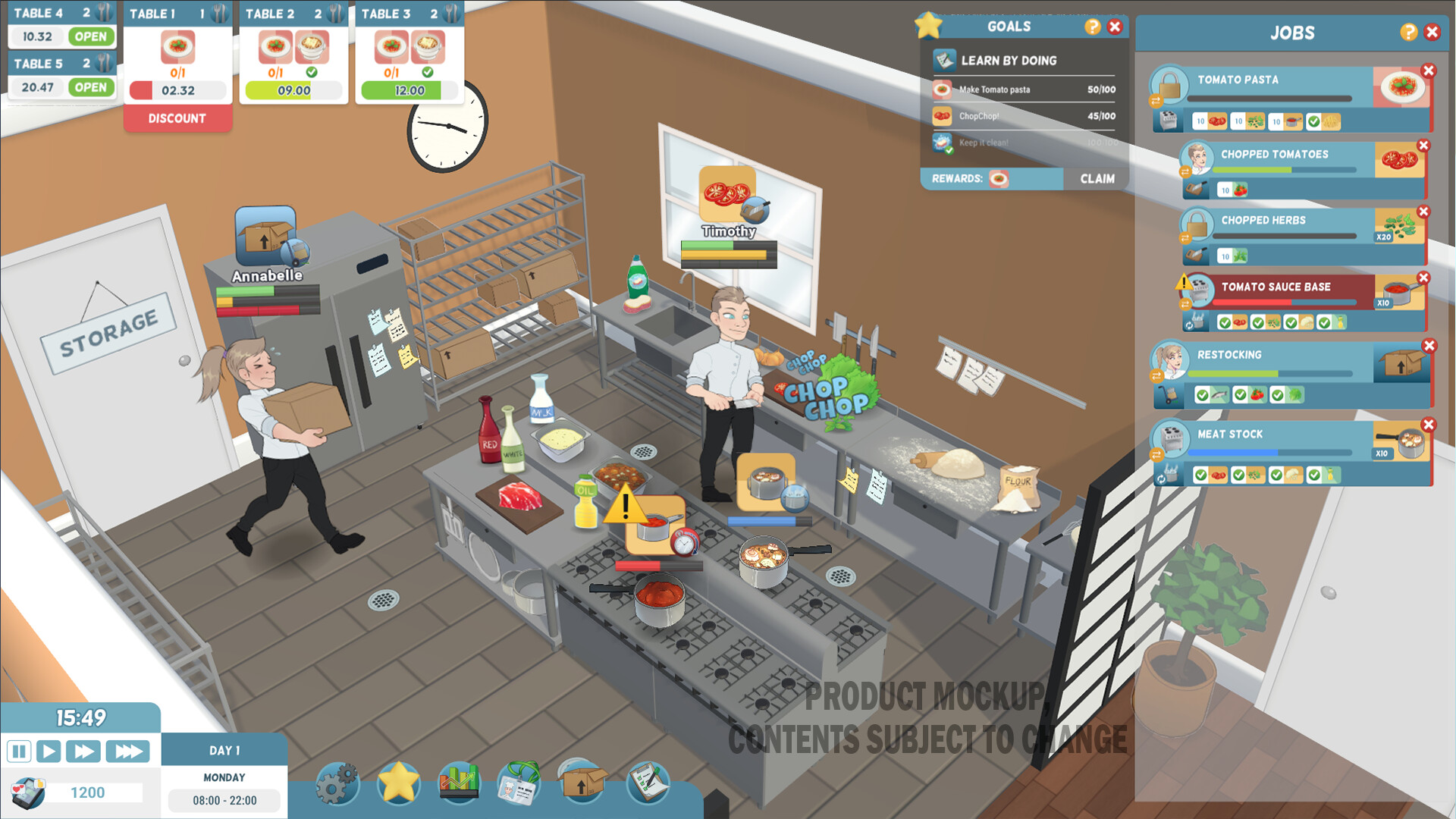Click the Restocking job progress bar
This screenshot has height=819, width=1456.
1270,373
